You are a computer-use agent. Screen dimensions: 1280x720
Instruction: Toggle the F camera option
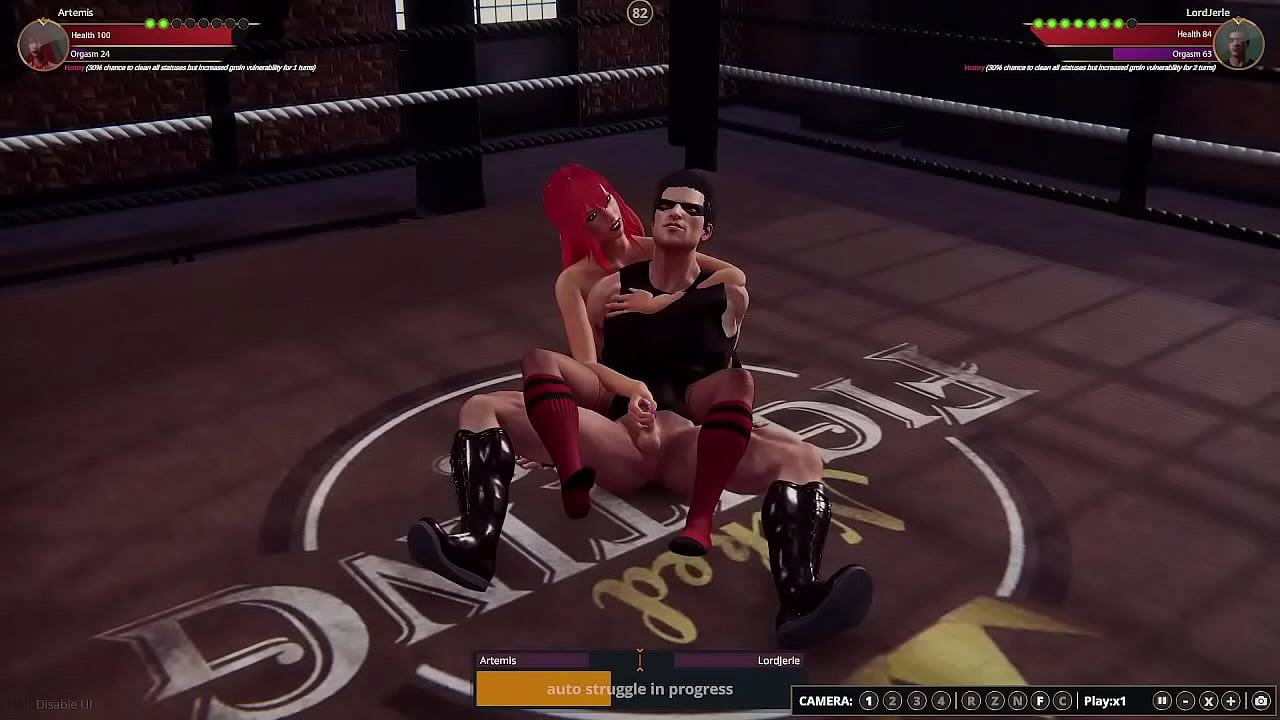pos(1040,701)
